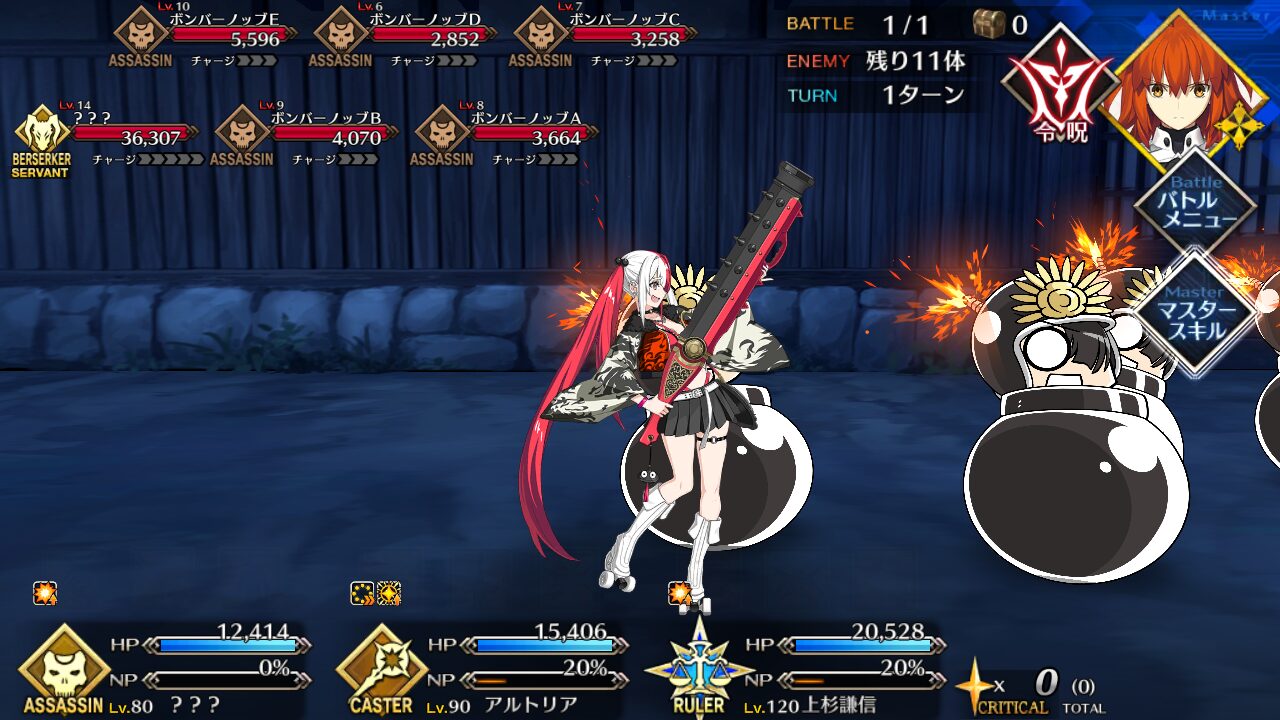This screenshot has height=720, width=1280.
Task: Target enemy ボンバーノッブA
Action: click(x=514, y=137)
